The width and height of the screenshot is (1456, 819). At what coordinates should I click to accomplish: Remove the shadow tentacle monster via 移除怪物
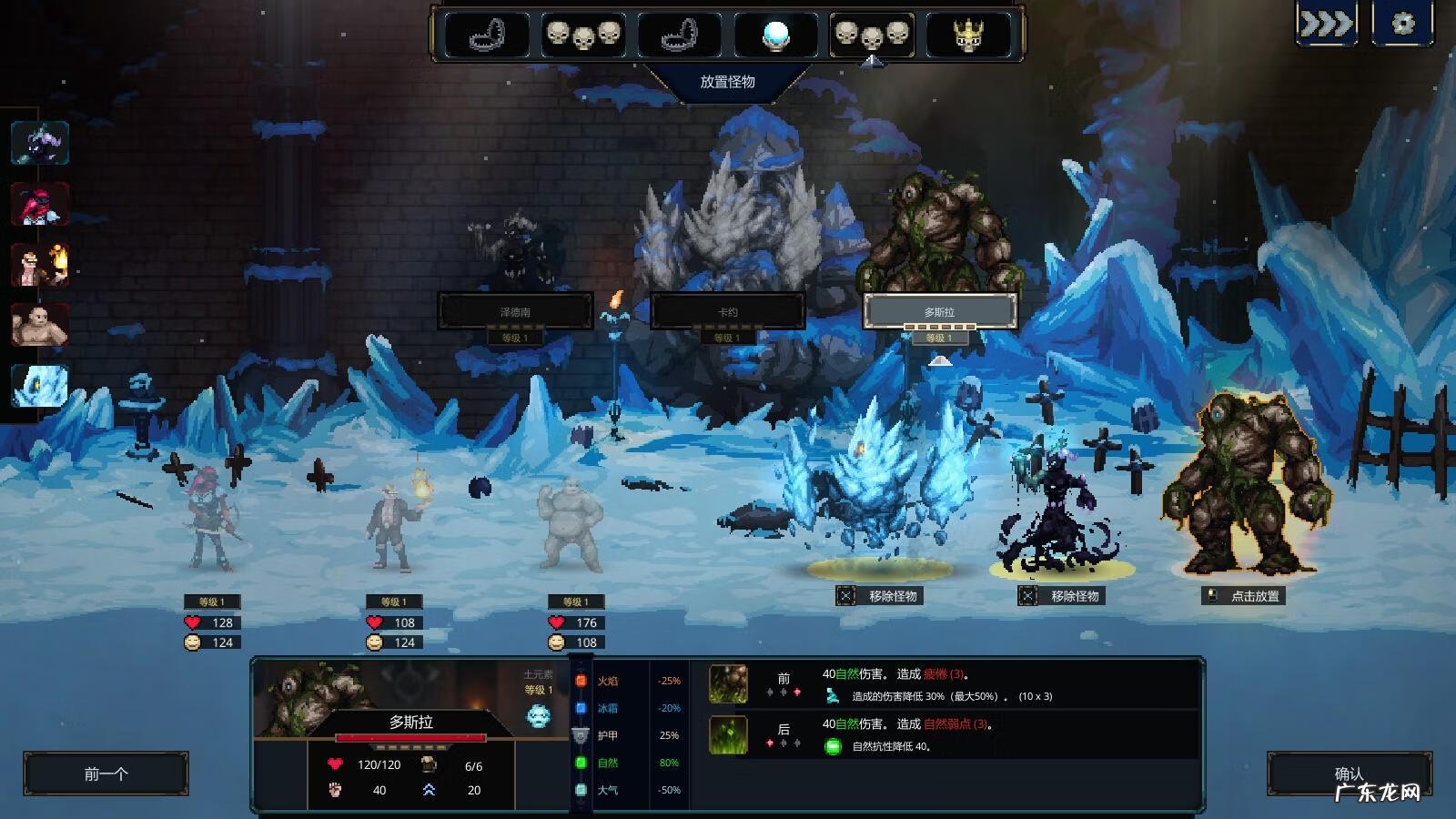click(1063, 596)
